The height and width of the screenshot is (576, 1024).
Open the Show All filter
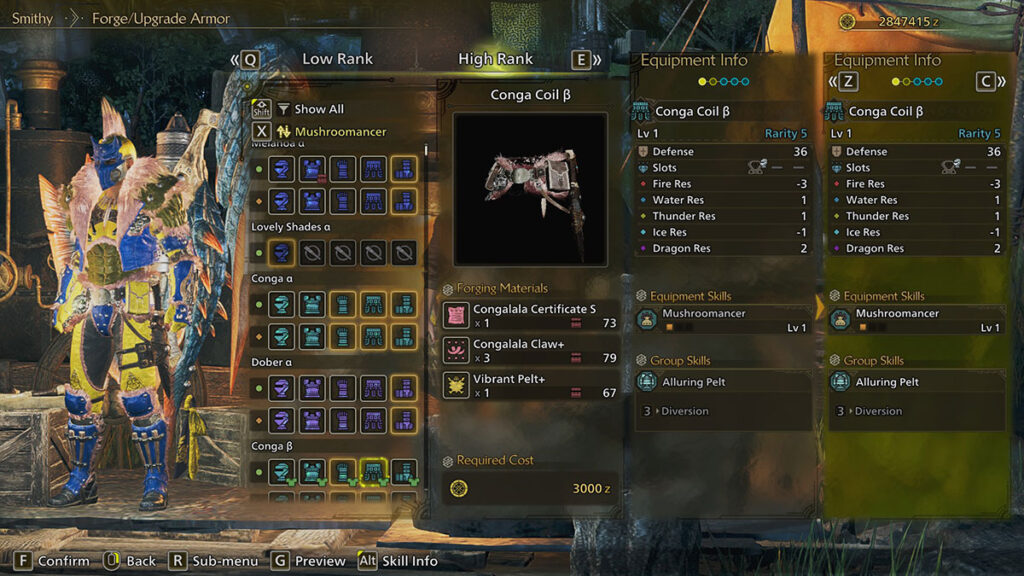coord(316,109)
